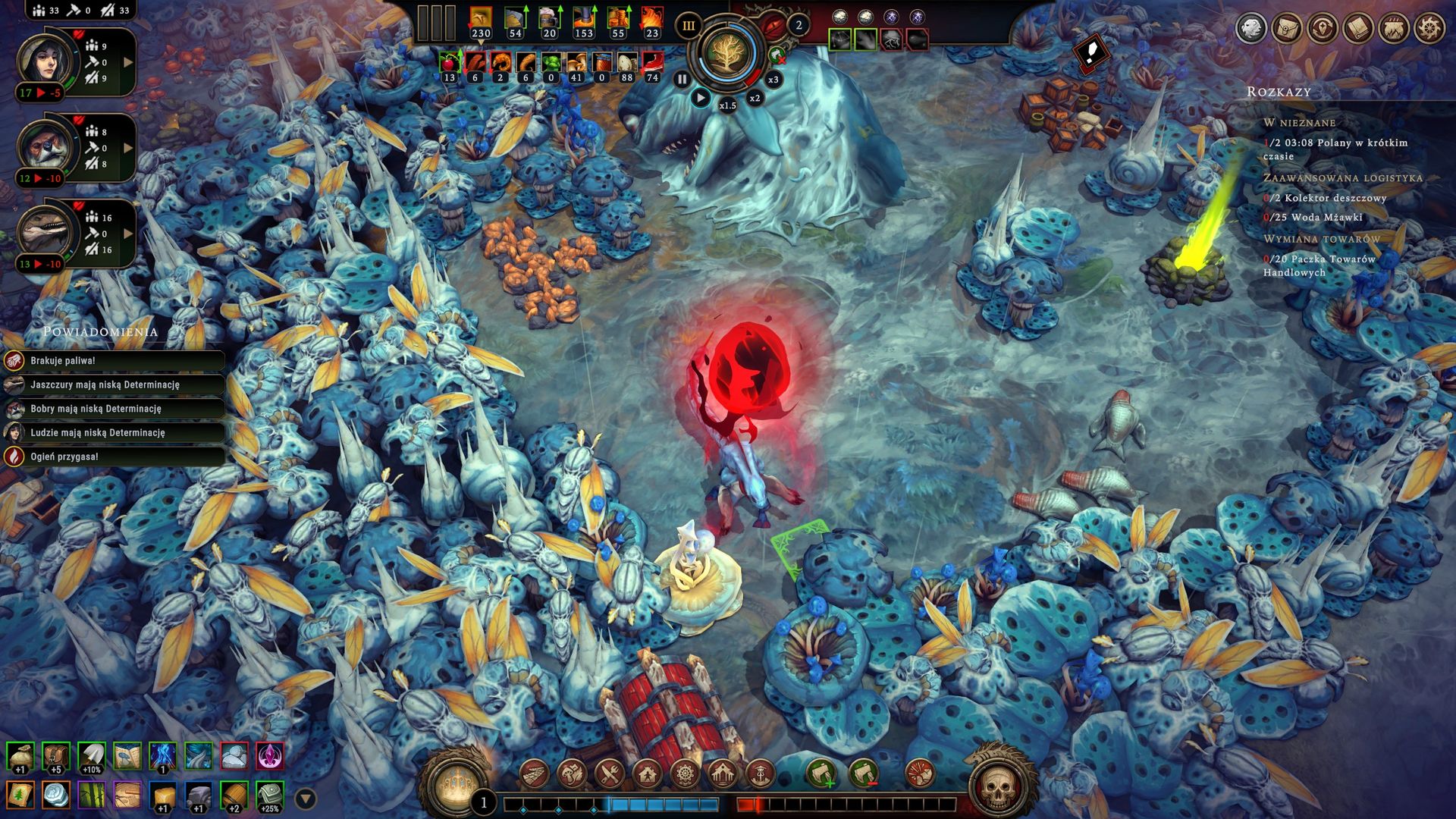This screenshot has height=819, width=1456.
Task: Open the cooking pot recipes panel
Action: point(1394,29)
